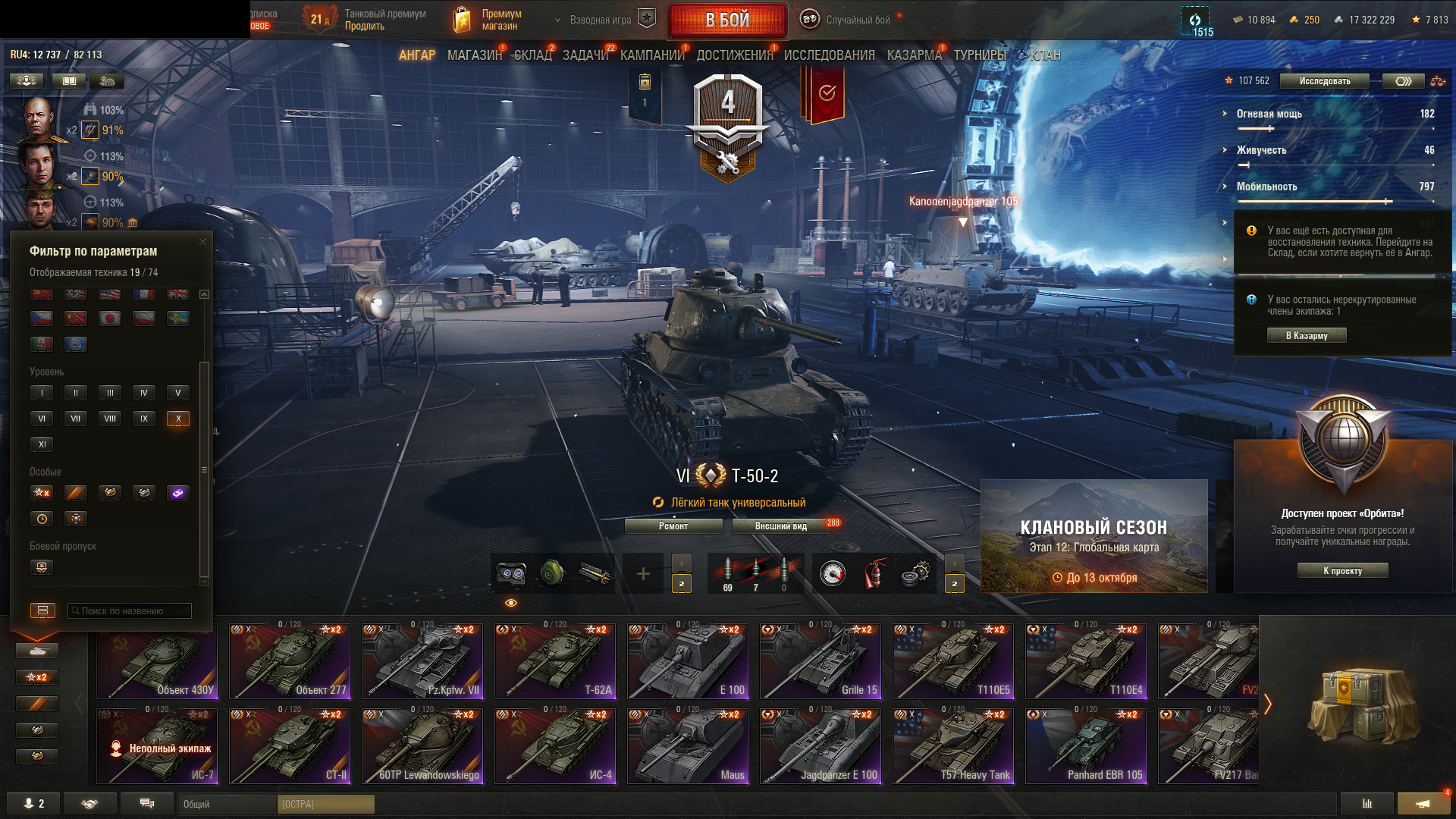Image resolution: width=1456 pixels, height=819 pixels.
Task: Open the Орбита project with К проекту
Action: [x=1342, y=571]
